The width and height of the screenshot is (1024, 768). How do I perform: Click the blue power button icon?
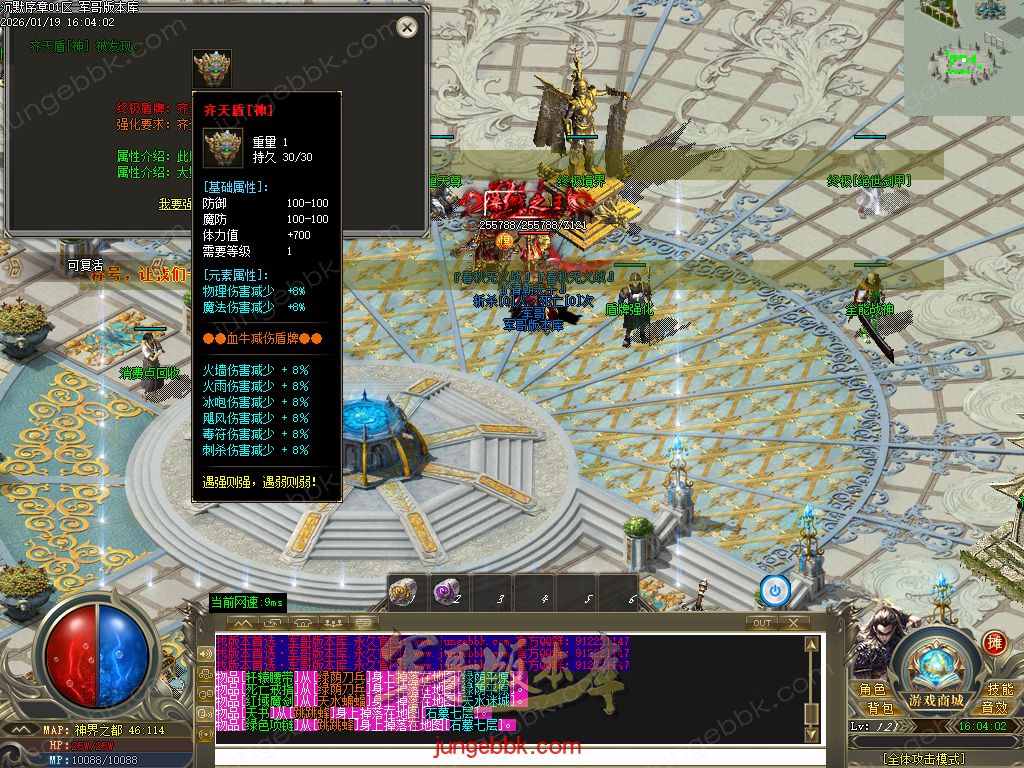pos(775,590)
